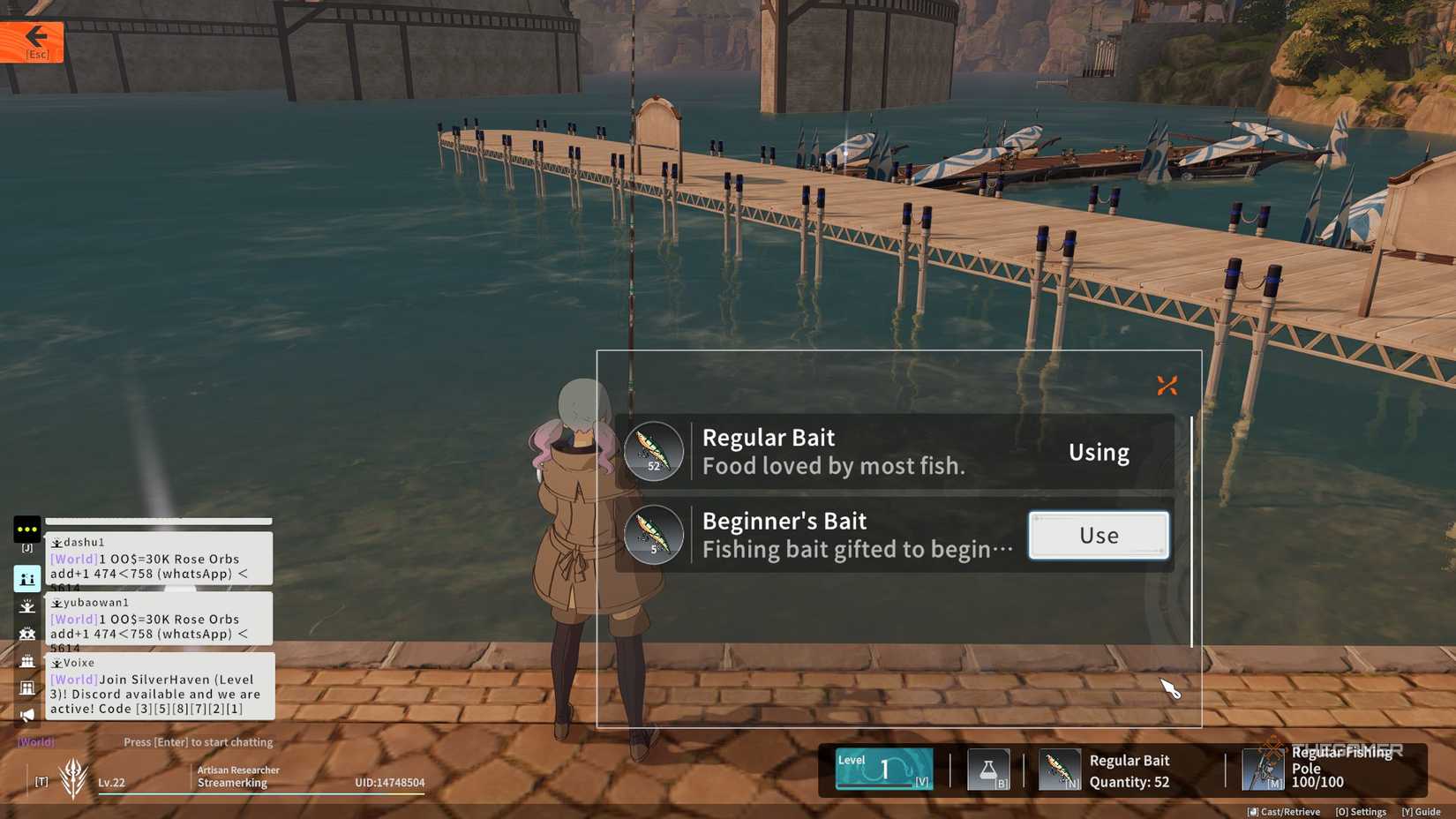The width and height of the screenshot is (1456, 819).
Task: Switch to using Beginner's Bait
Action: pos(1098,534)
